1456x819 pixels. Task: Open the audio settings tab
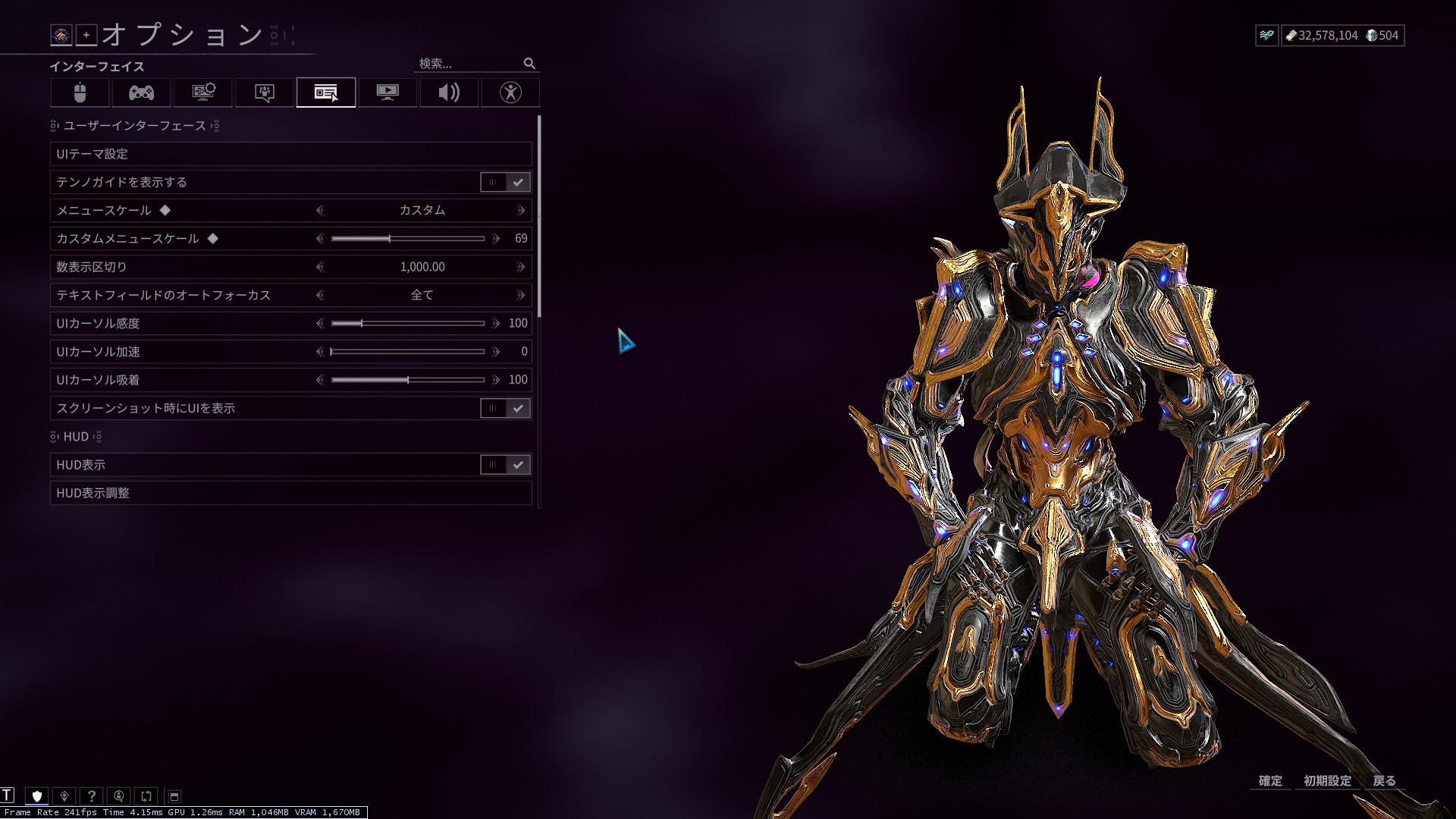449,93
